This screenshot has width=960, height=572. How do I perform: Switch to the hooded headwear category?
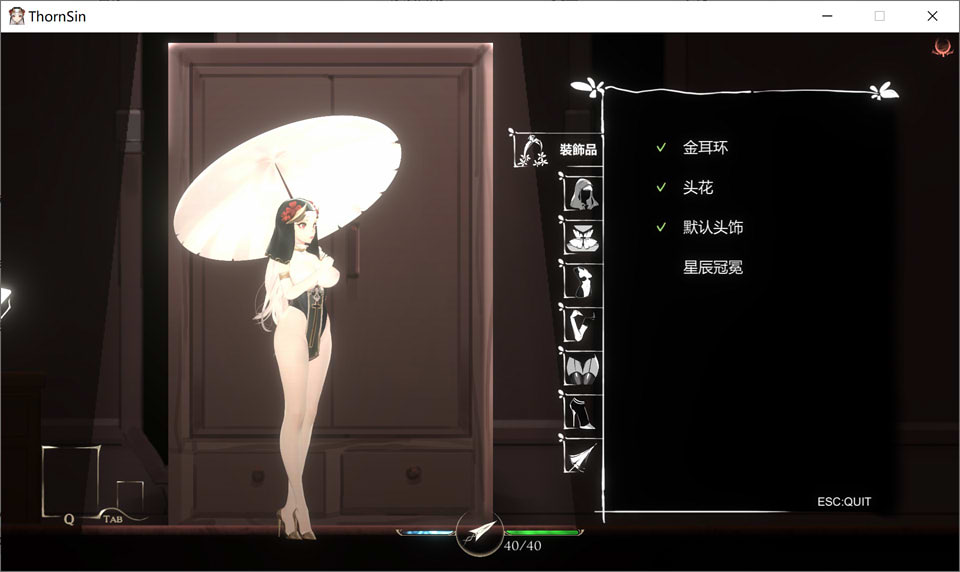pos(581,192)
